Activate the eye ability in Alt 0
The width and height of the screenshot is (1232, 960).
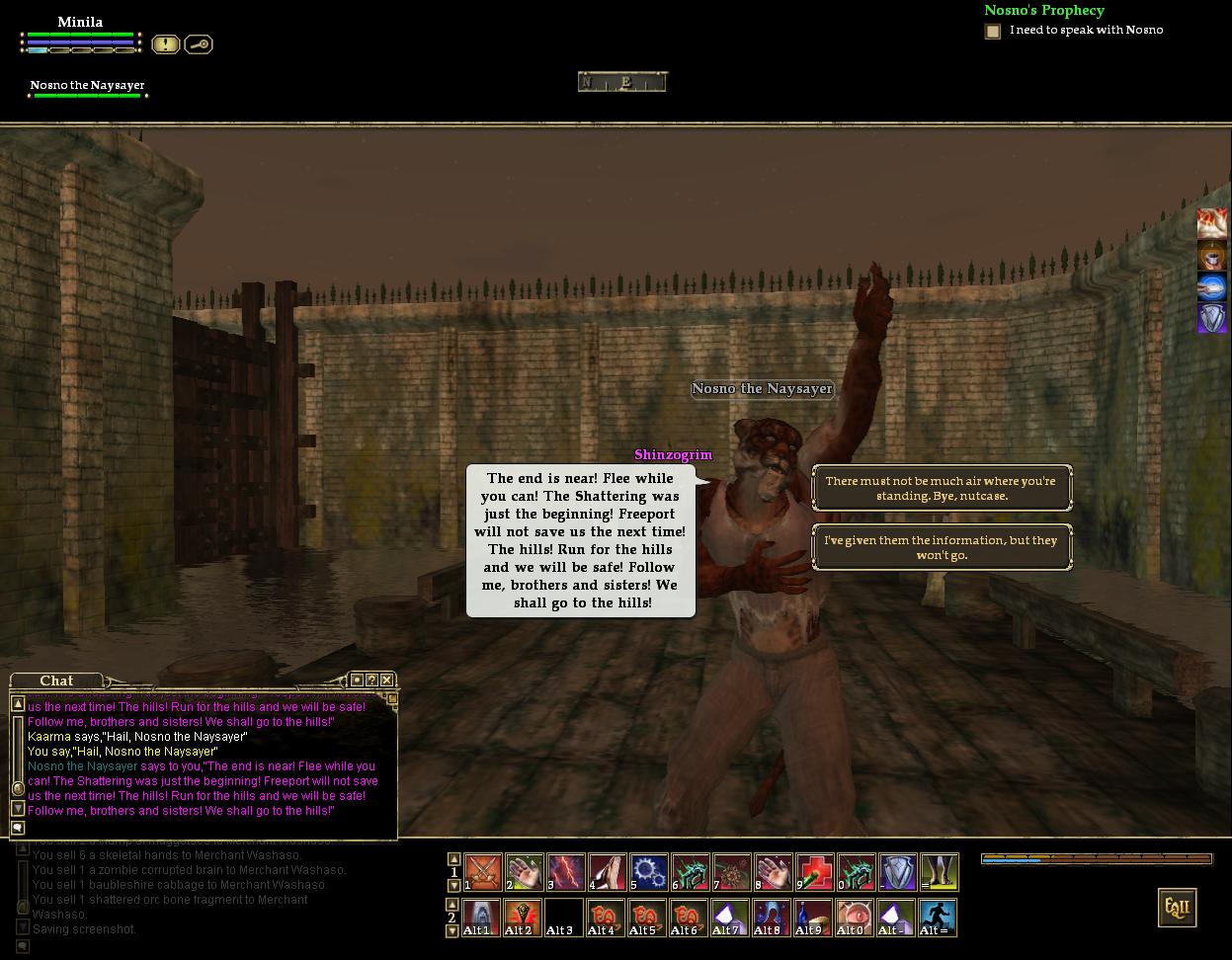tap(855, 918)
